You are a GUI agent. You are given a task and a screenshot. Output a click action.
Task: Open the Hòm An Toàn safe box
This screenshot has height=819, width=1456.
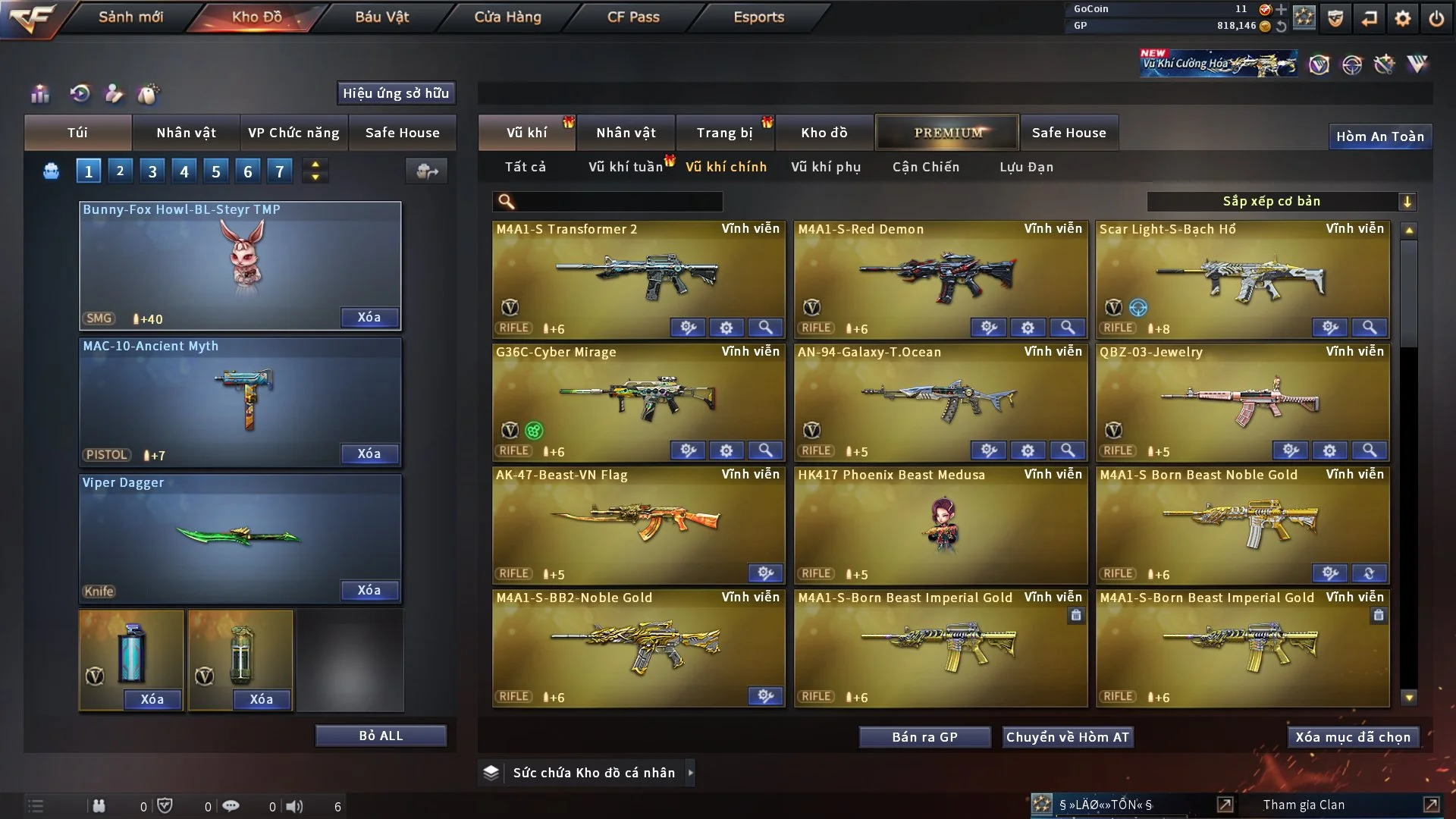(x=1380, y=136)
